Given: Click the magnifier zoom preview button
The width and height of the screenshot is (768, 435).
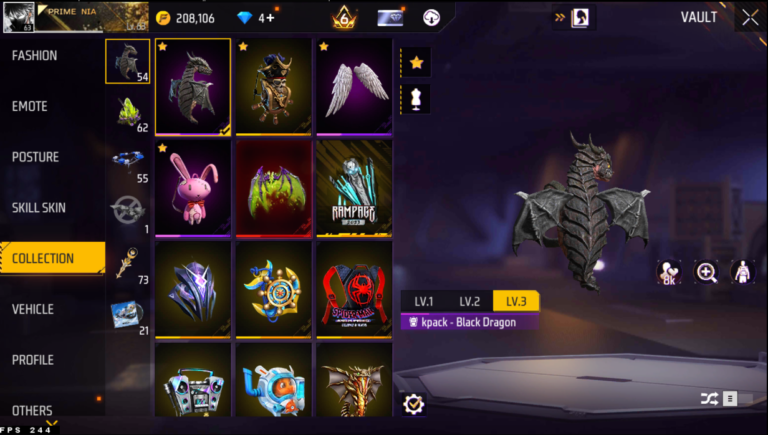Looking at the screenshot, I should pyautogui.click(x=707, y=272).
